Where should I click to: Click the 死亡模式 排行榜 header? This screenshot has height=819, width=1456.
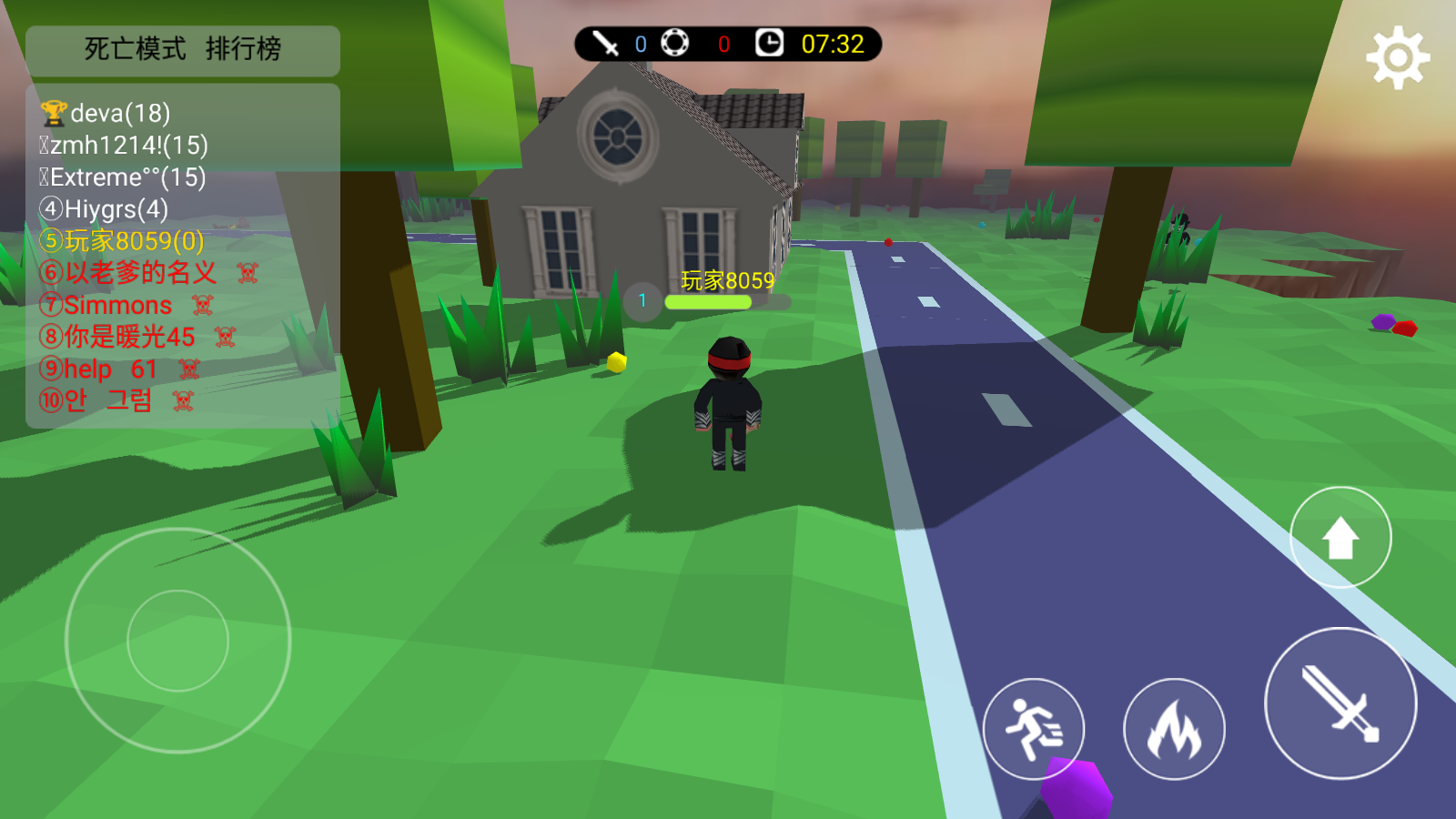click(183, 49)
